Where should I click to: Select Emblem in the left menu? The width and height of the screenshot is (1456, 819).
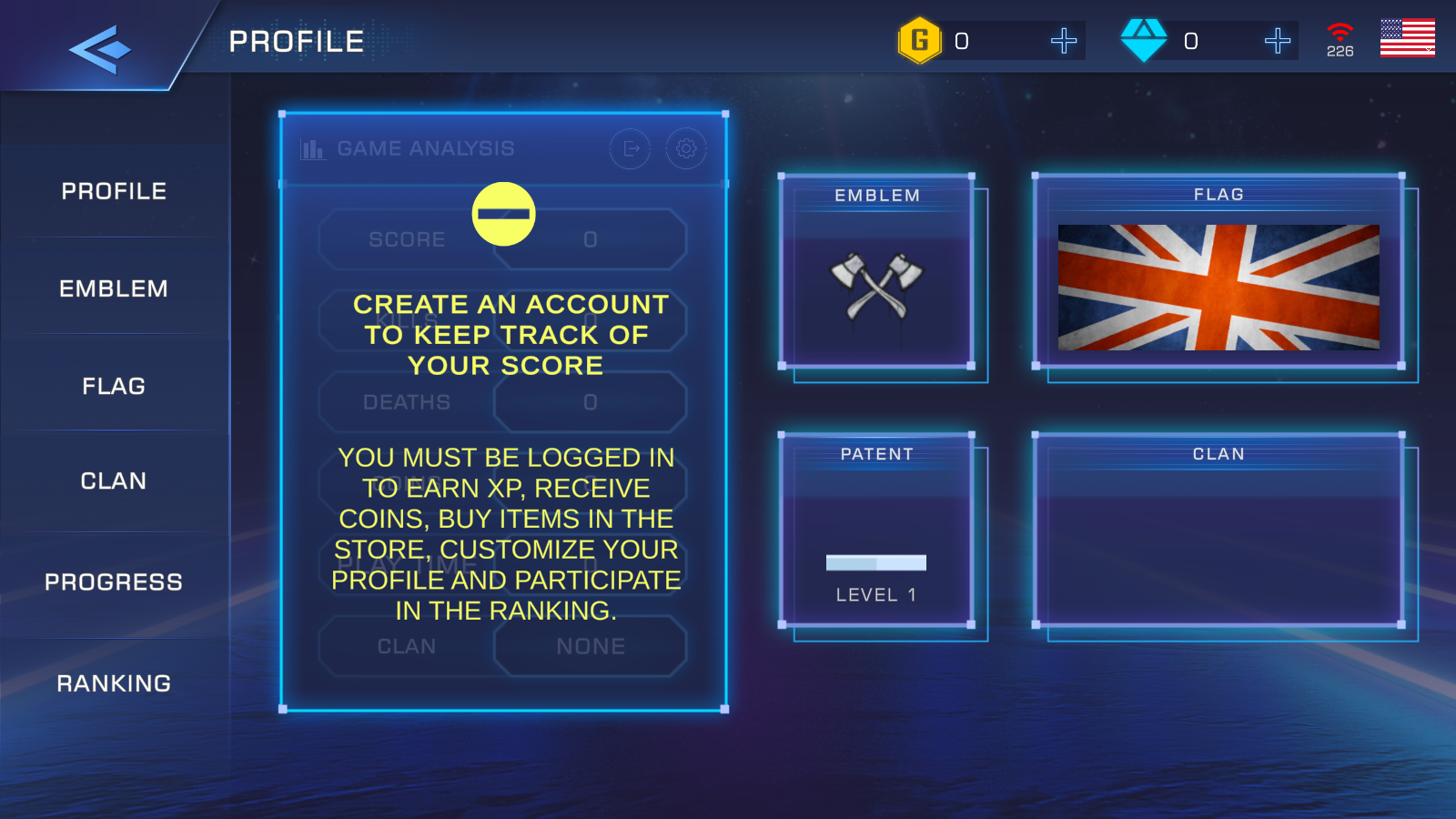(x=114, y=288)
